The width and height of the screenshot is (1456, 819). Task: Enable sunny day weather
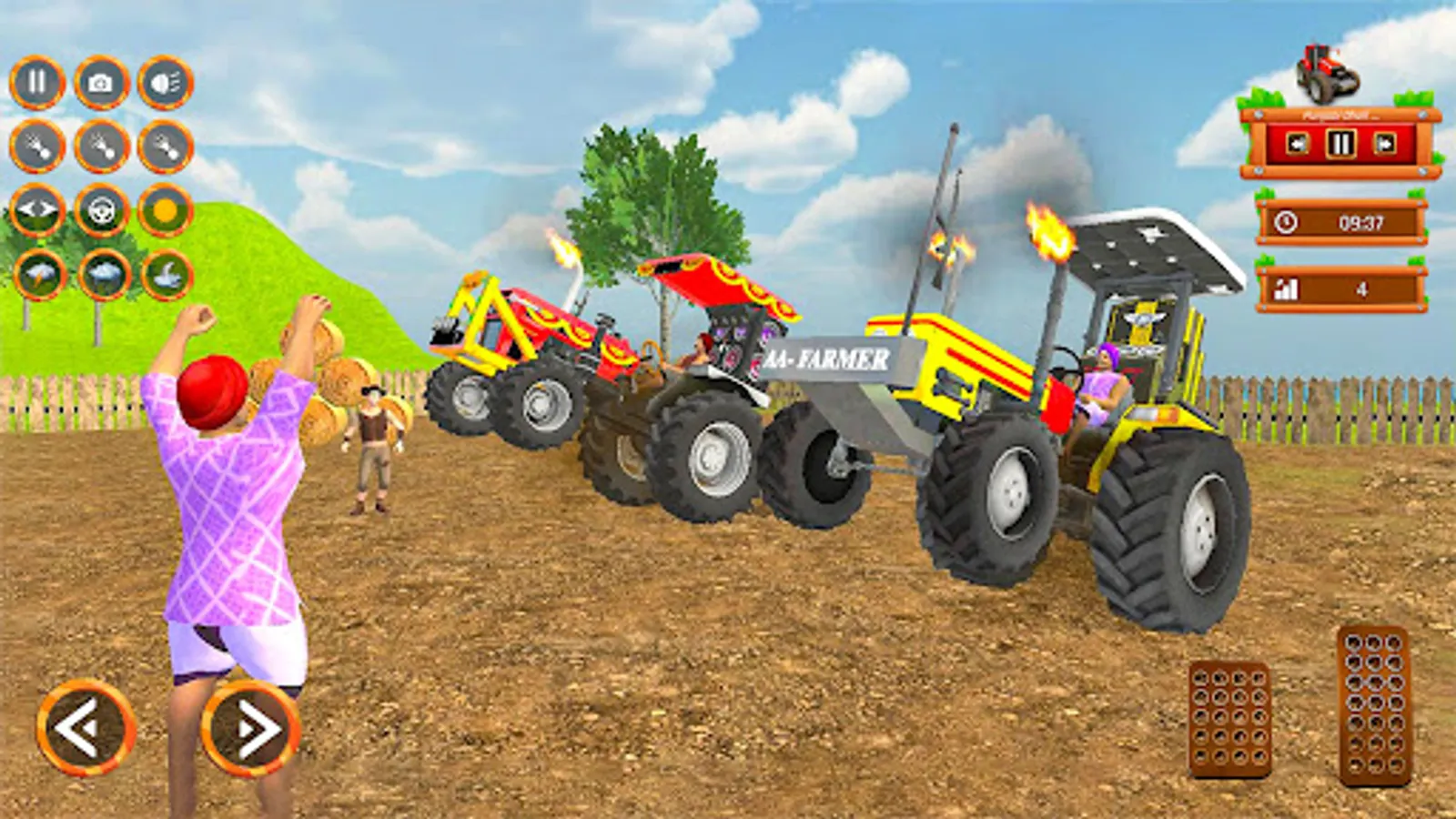[x=164, y=211]
